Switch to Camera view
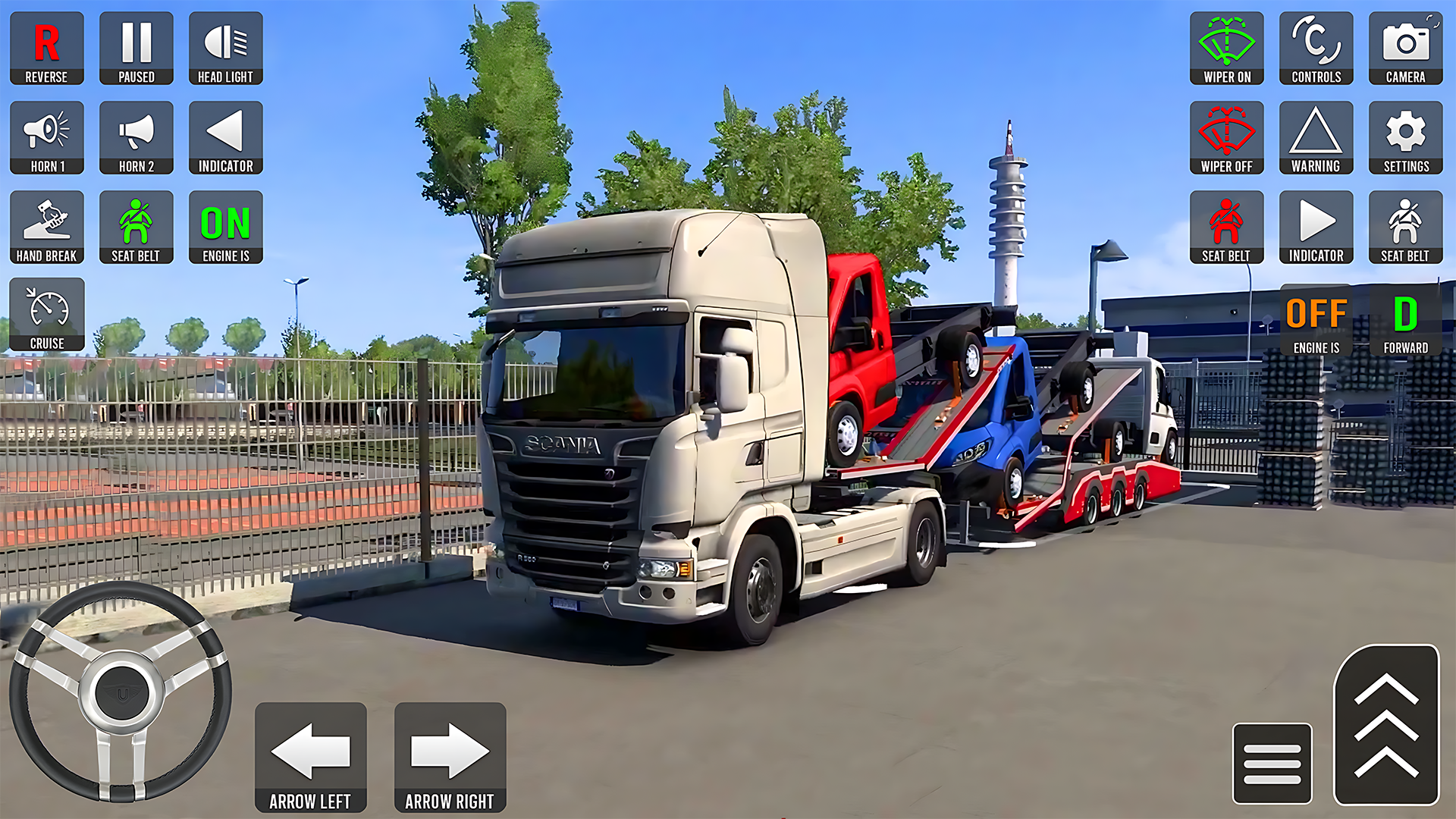Viewport: 1456px width, 819px height. (x=1404, y=47)
